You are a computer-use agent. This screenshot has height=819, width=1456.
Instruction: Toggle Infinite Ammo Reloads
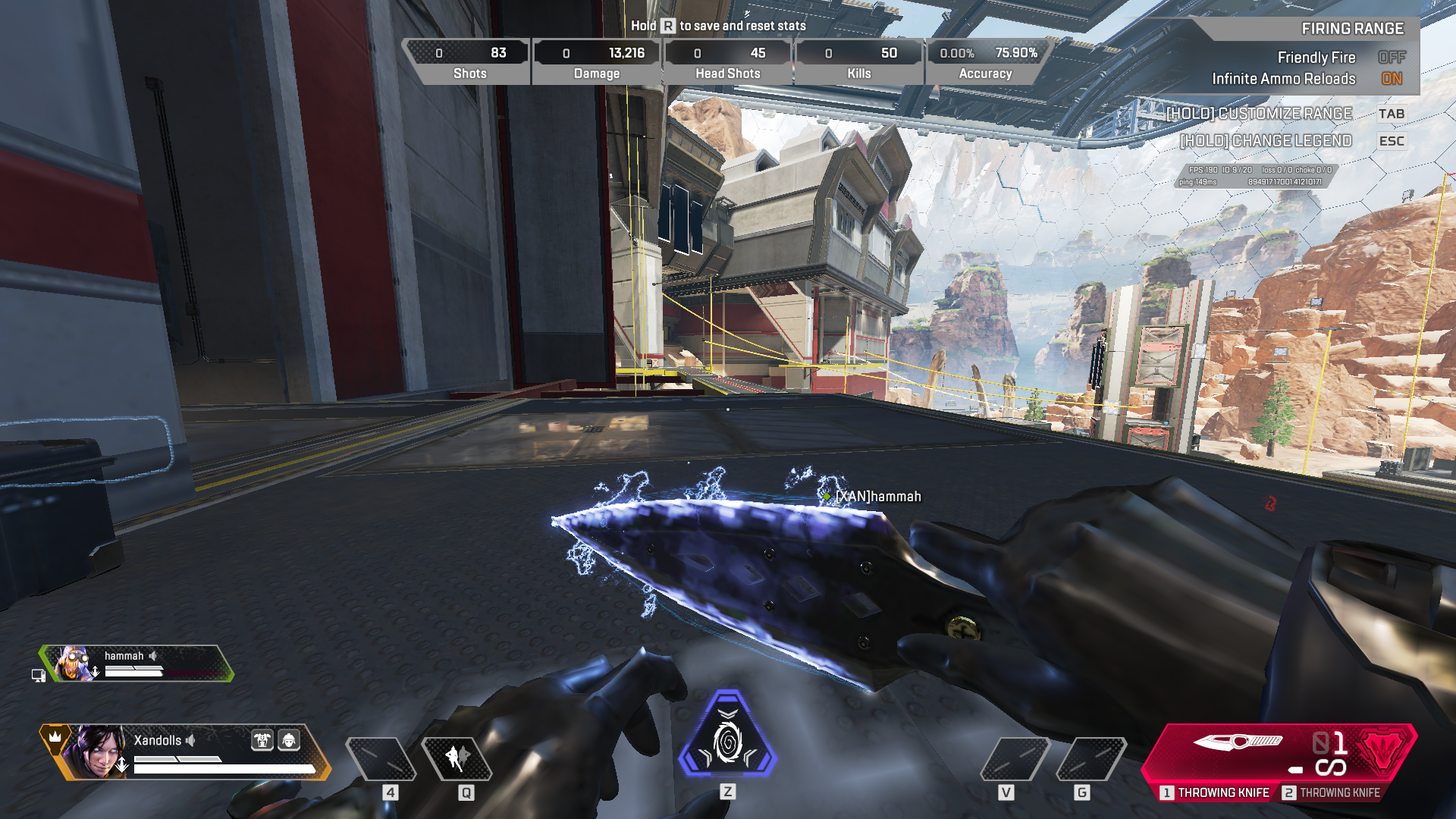point(1391,79)
